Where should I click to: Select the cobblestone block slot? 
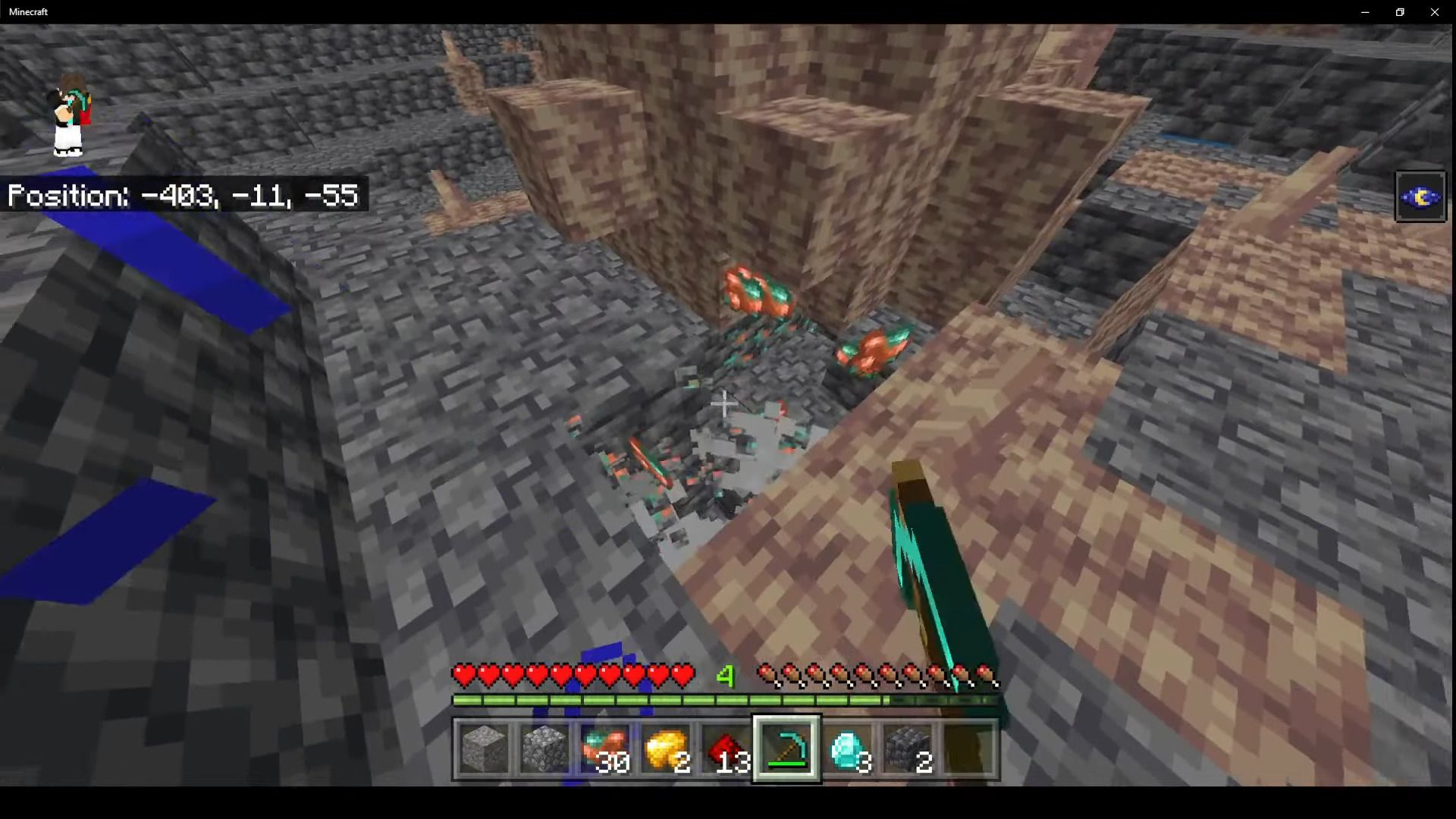pyautogui.click(x=544, y=749)
